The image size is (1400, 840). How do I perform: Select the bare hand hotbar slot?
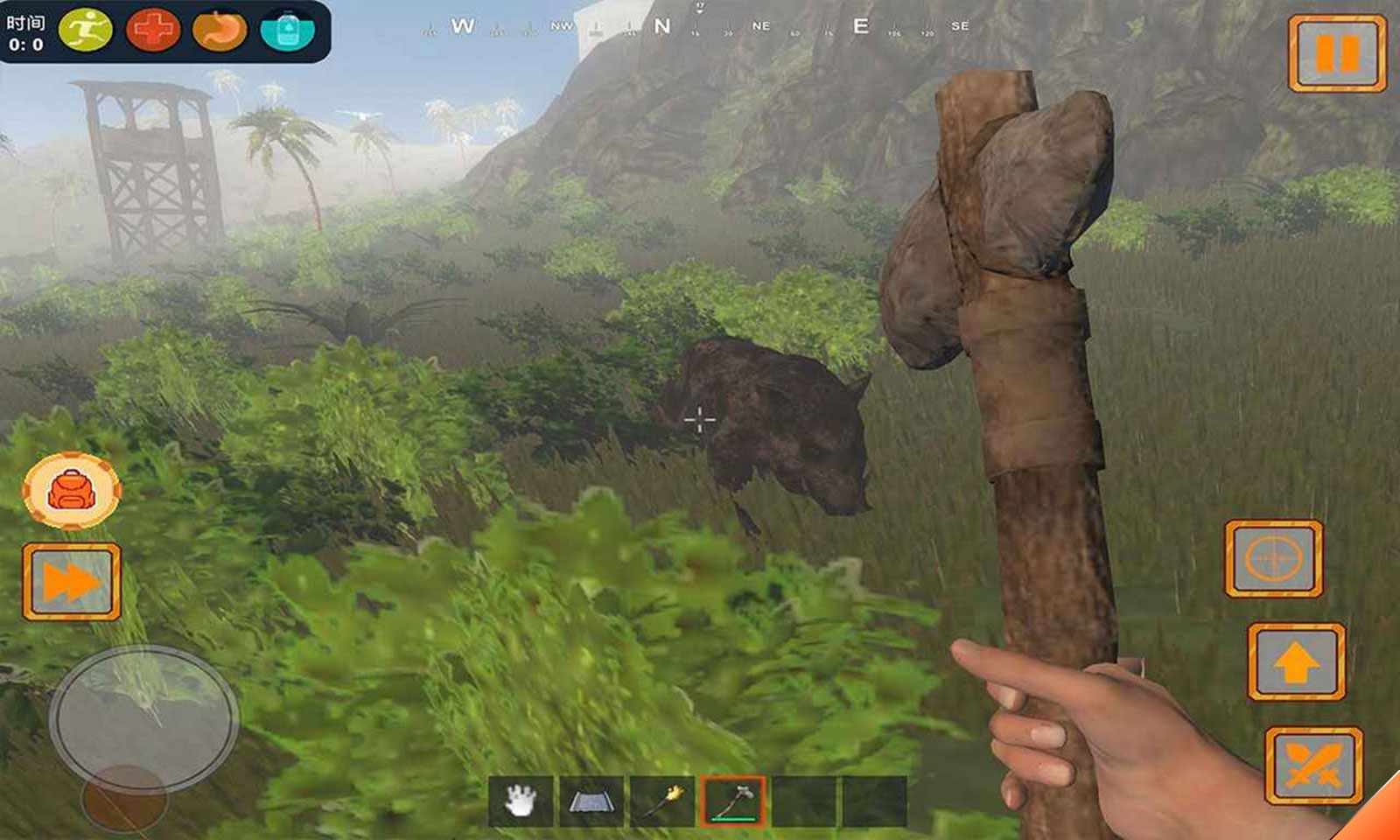point(521,801)
